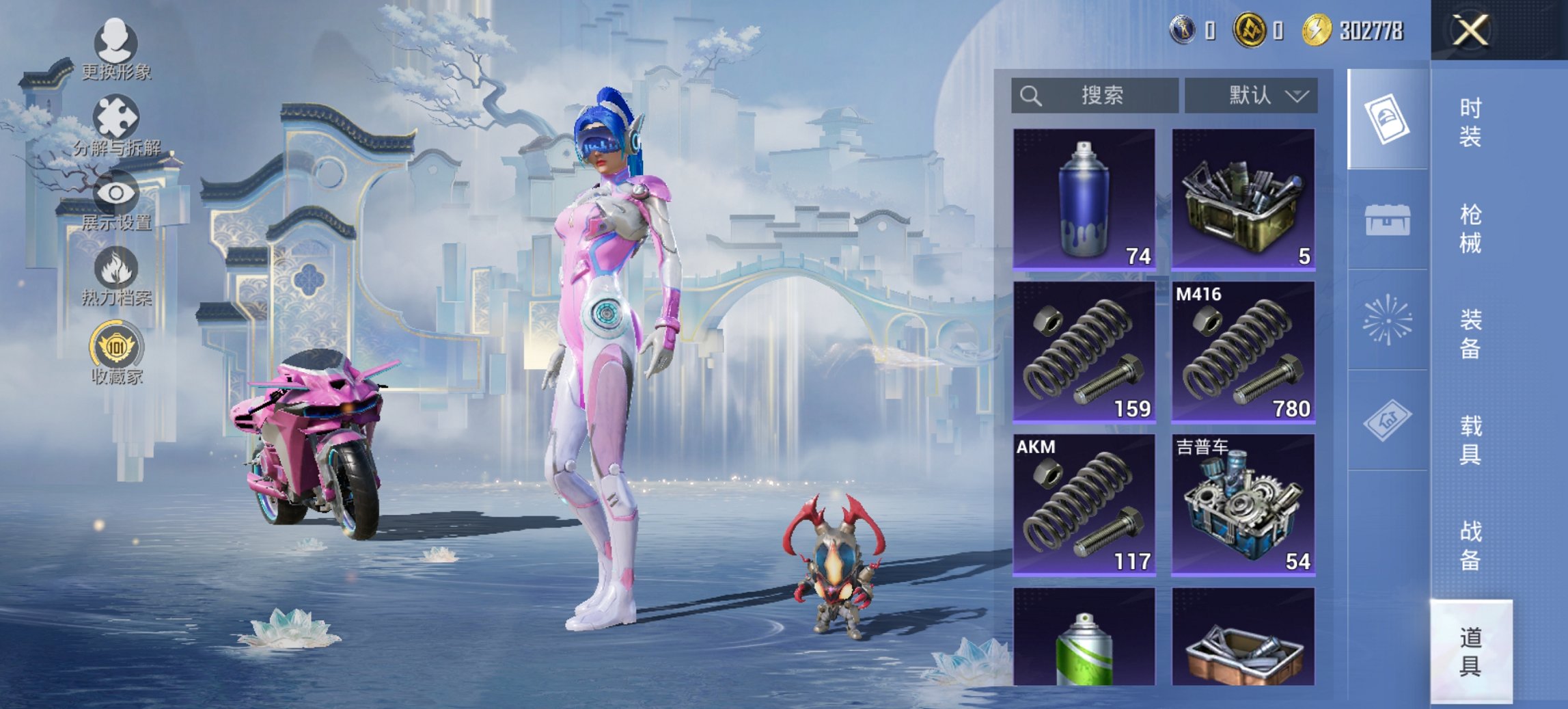This screenshot has width=1568, height=709.
Task: Click the 搜索 search field
Action: (1095, 95)
